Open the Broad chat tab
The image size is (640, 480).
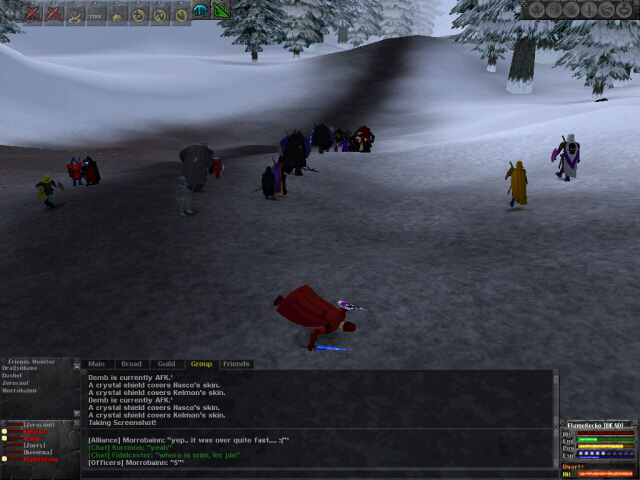[131, 364]
